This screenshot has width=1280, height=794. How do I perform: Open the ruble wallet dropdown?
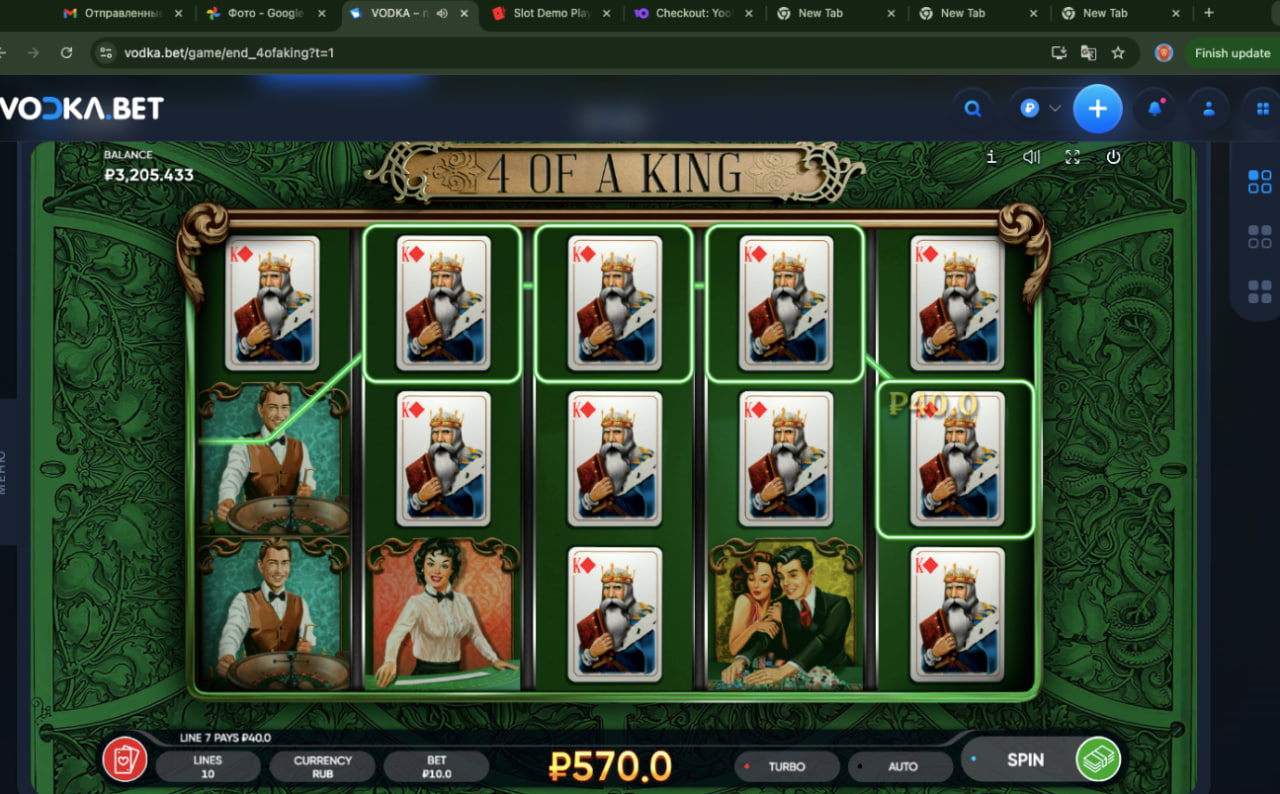coord(1040,109)
